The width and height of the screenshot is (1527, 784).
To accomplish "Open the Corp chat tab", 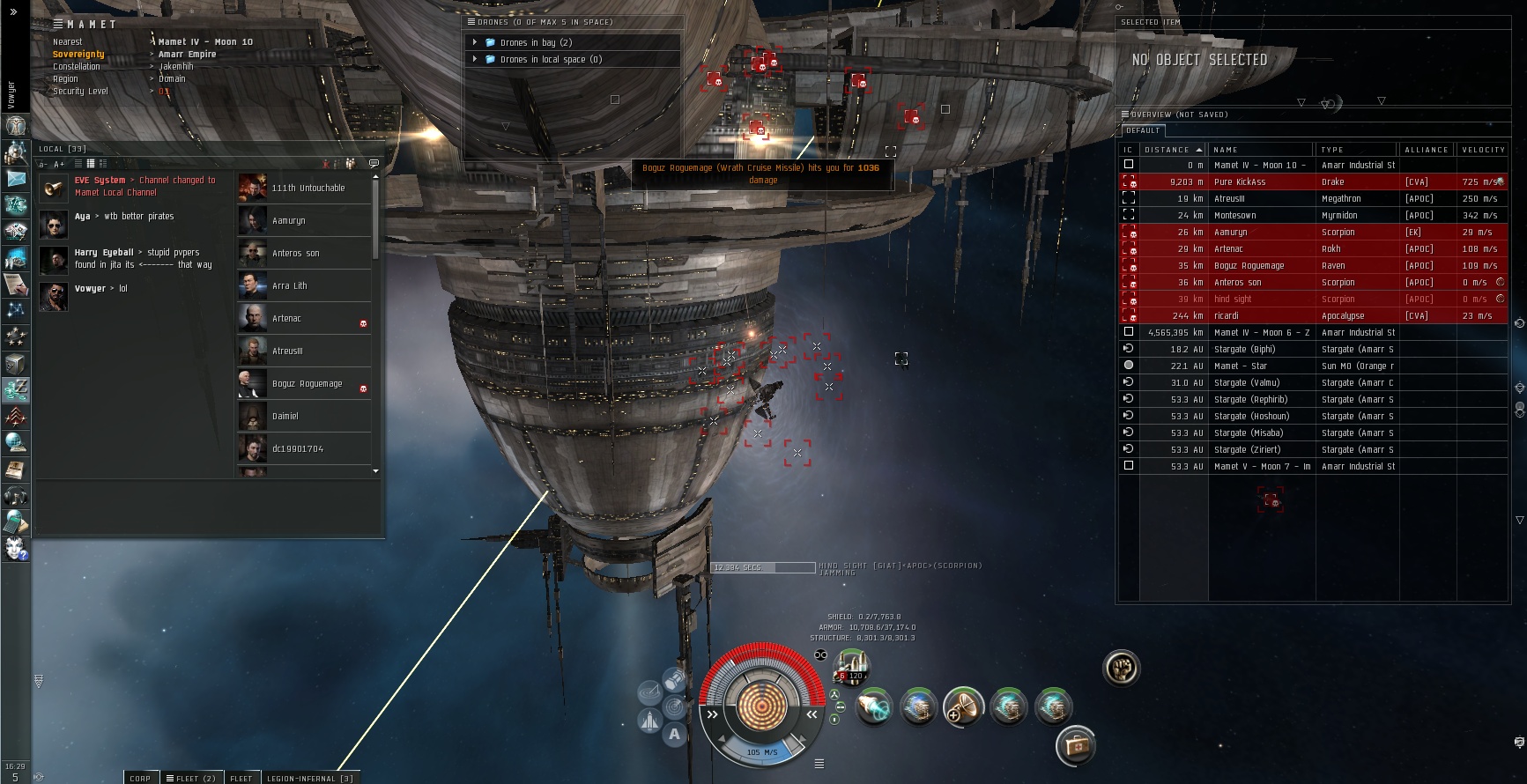I will [x=140, y=778].
